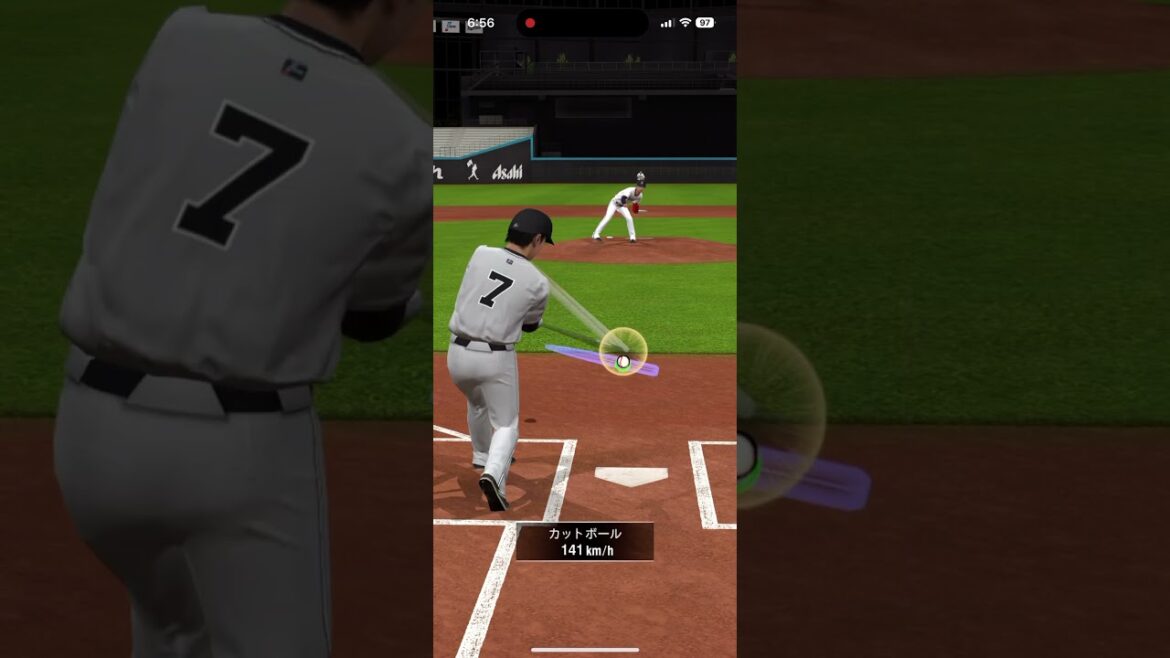Screen dimensions: 1170x658
Task: Tap the yellow batting contact cursor
Action: click(623, 352)
